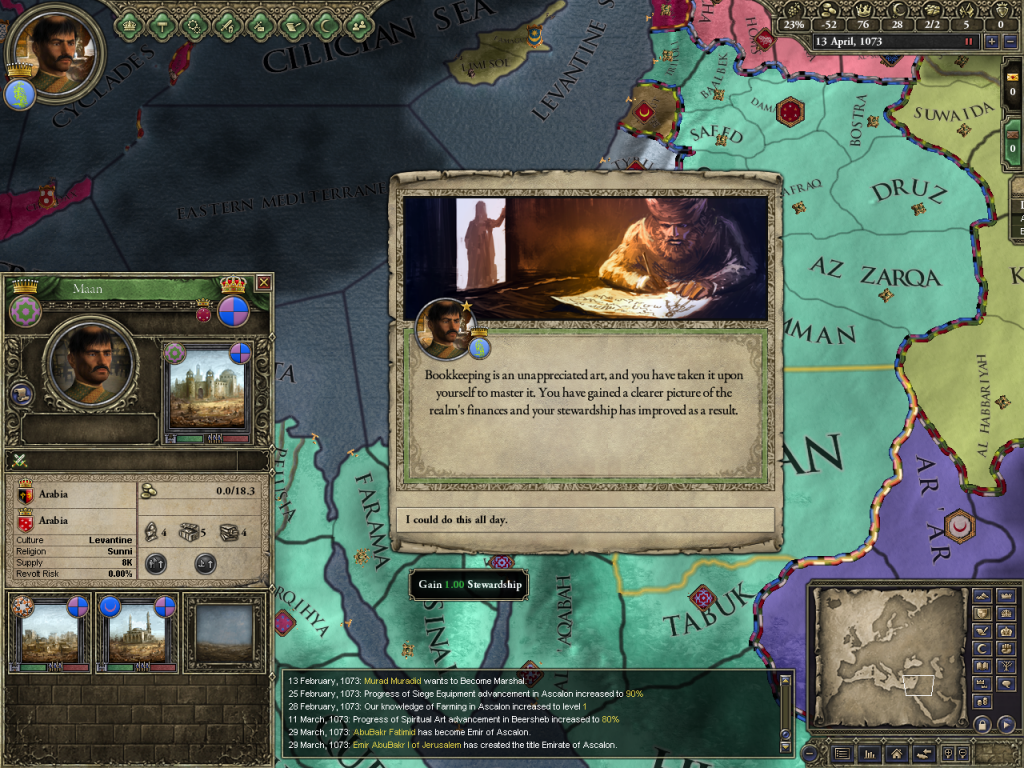Viewport: 1024px width, 768px height.
Task: Select the city holding at the panel bottom-left
Action: [50, 632]
